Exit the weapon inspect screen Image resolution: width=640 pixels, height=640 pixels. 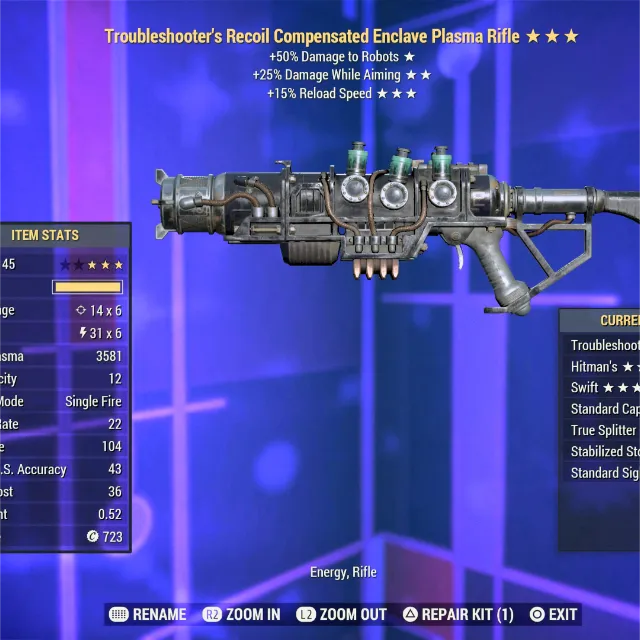553,614
